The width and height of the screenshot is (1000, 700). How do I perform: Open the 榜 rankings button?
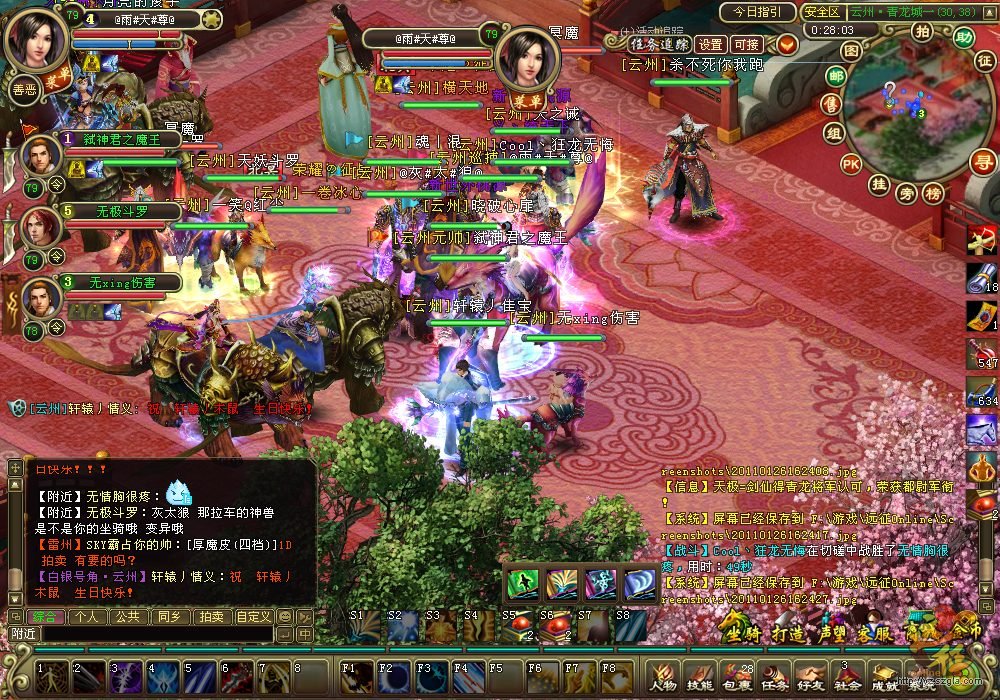coord(933,193)
